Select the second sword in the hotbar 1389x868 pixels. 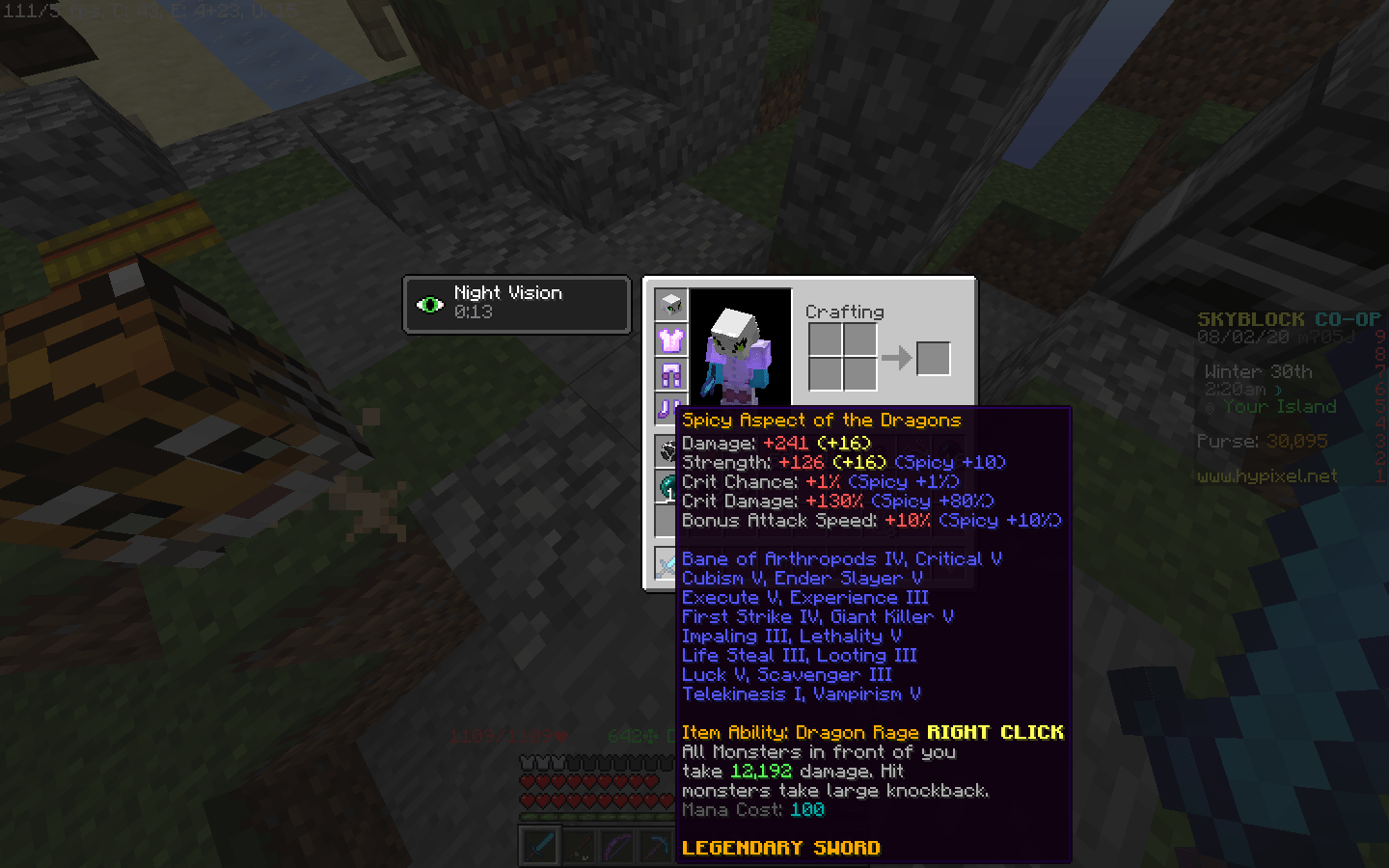point(580,846)
